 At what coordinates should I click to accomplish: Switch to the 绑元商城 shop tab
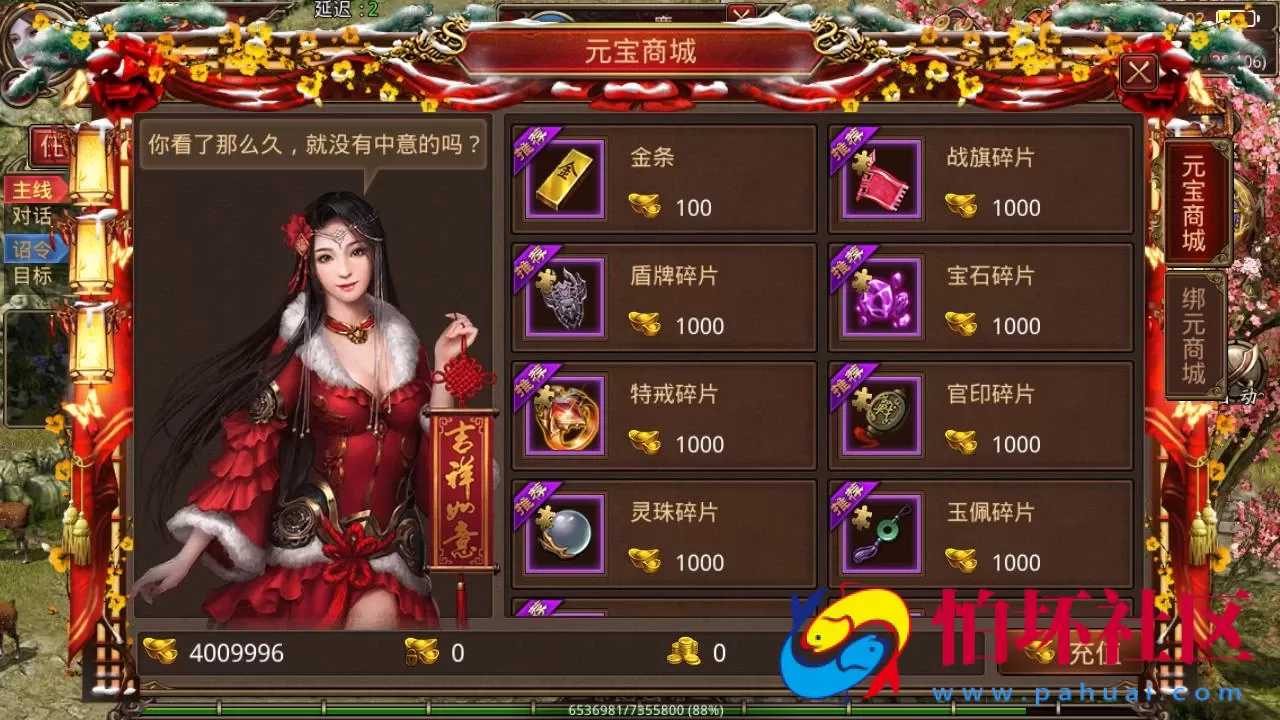(1197, 330)
